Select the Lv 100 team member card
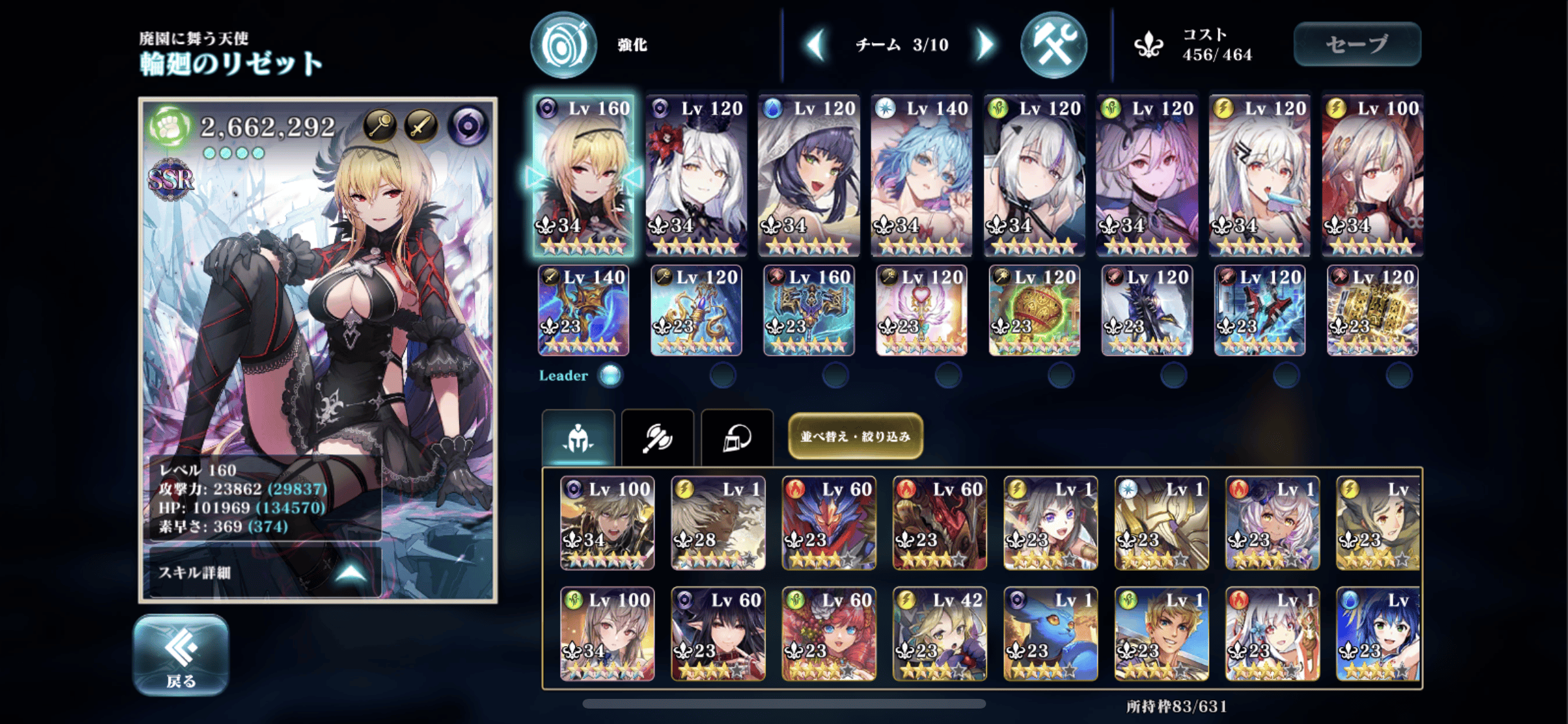The image size is (1568, 724). click(1372, 175)
